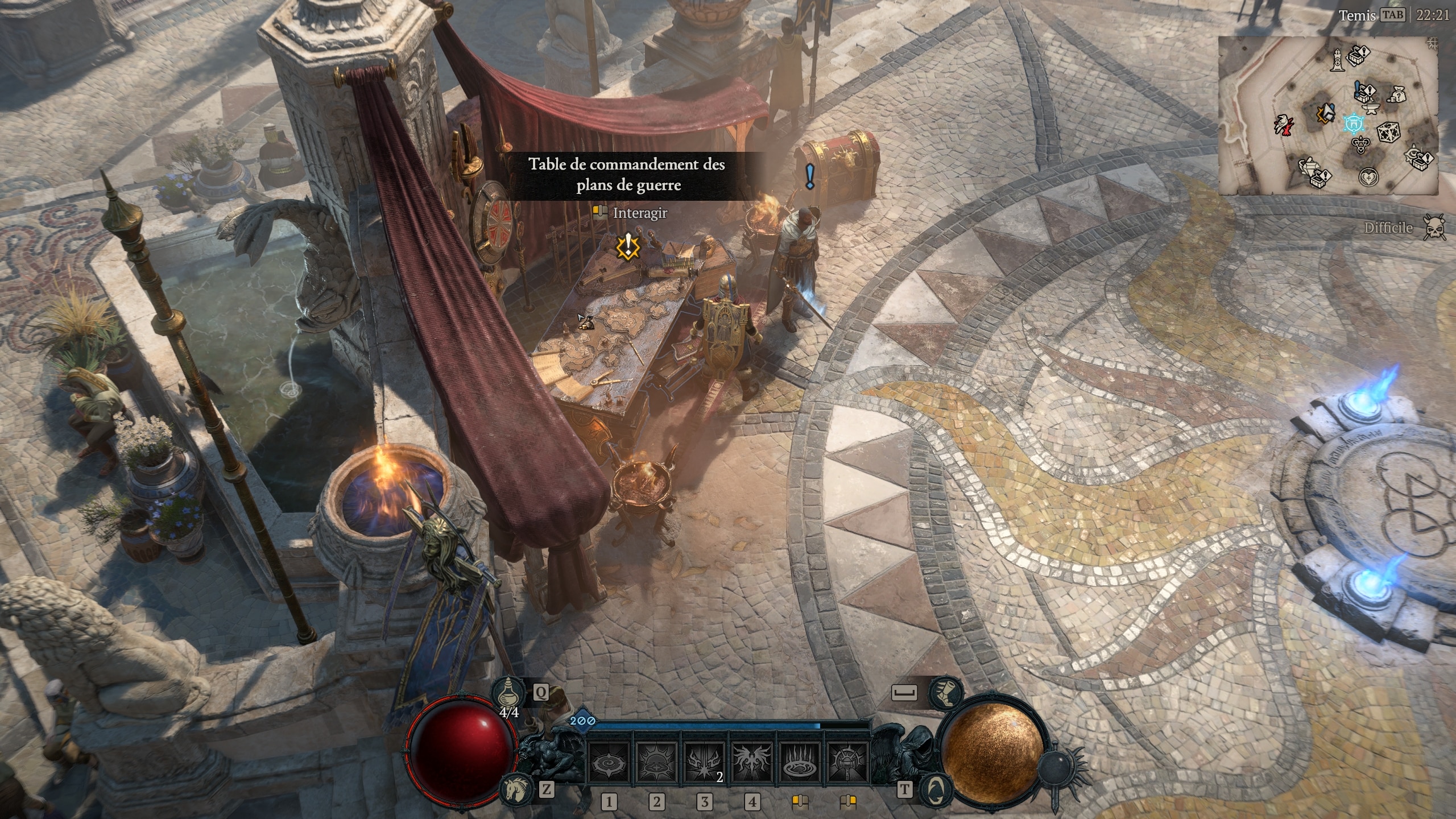The image size is (1456, 819).
Task: Open the Difficile difficulty skull indicator
Action: point(1433,227)
